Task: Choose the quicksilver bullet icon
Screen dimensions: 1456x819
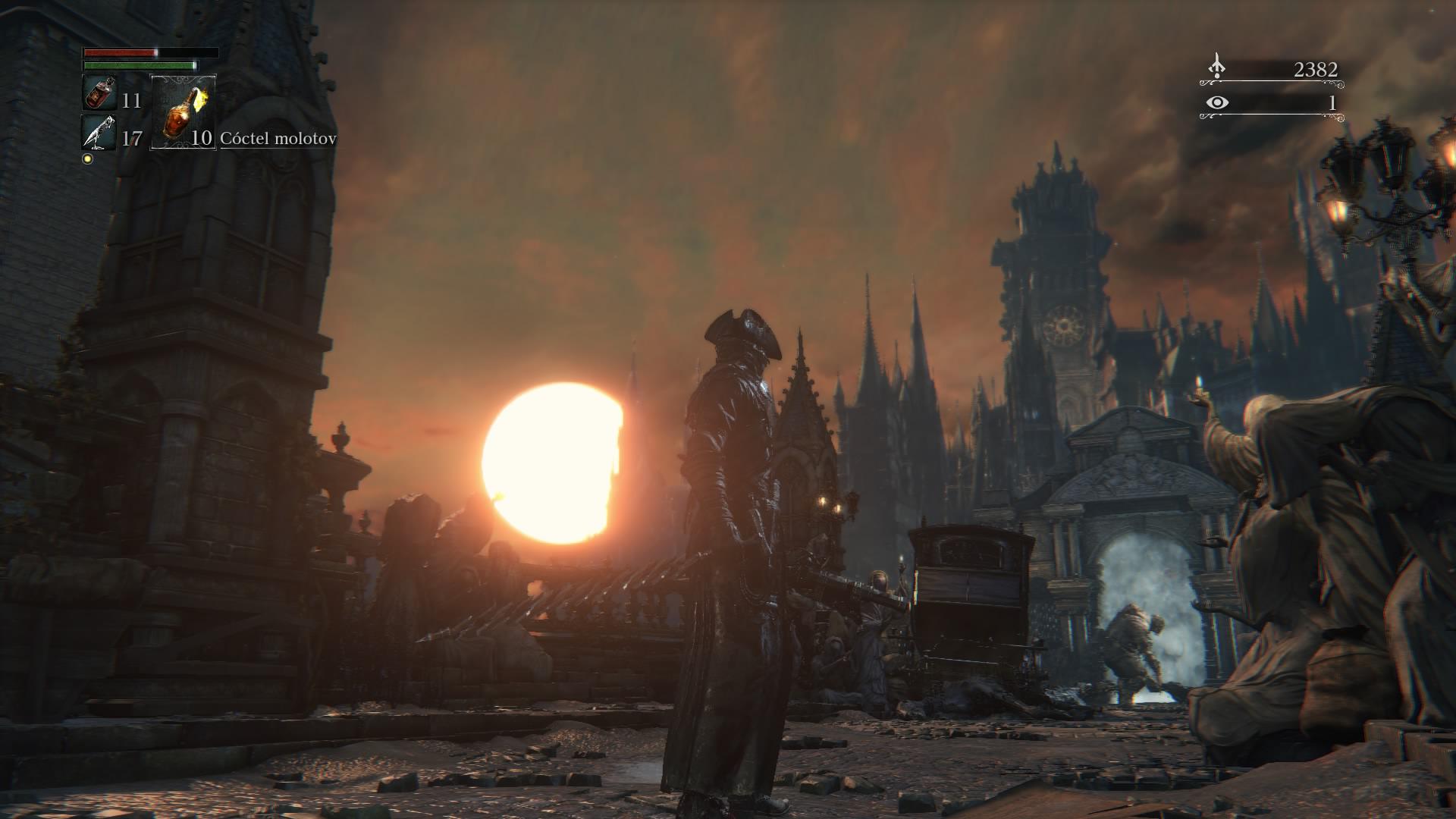Action: (99, 133)
